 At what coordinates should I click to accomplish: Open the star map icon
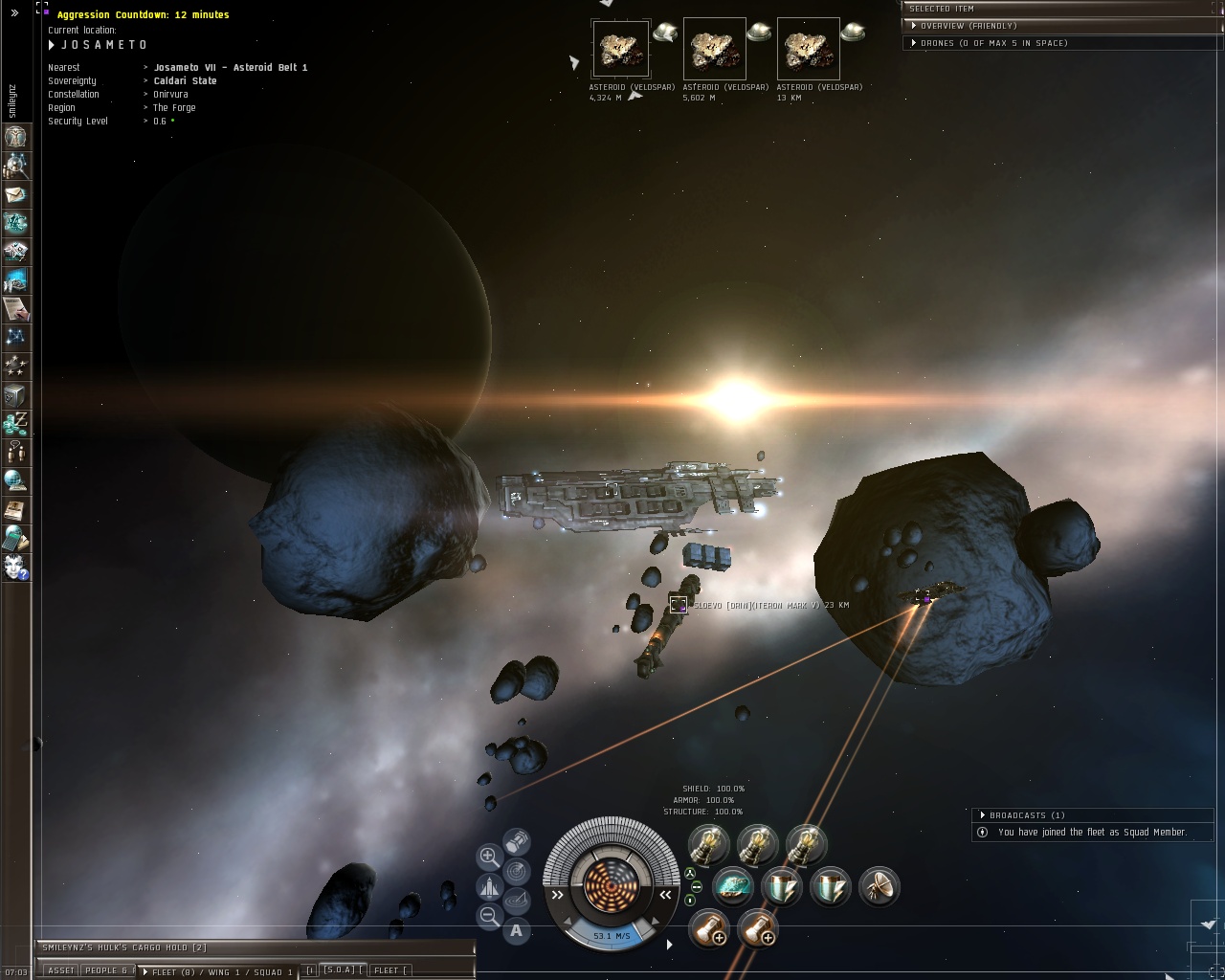pyautogui.click(x=15, y=337)
